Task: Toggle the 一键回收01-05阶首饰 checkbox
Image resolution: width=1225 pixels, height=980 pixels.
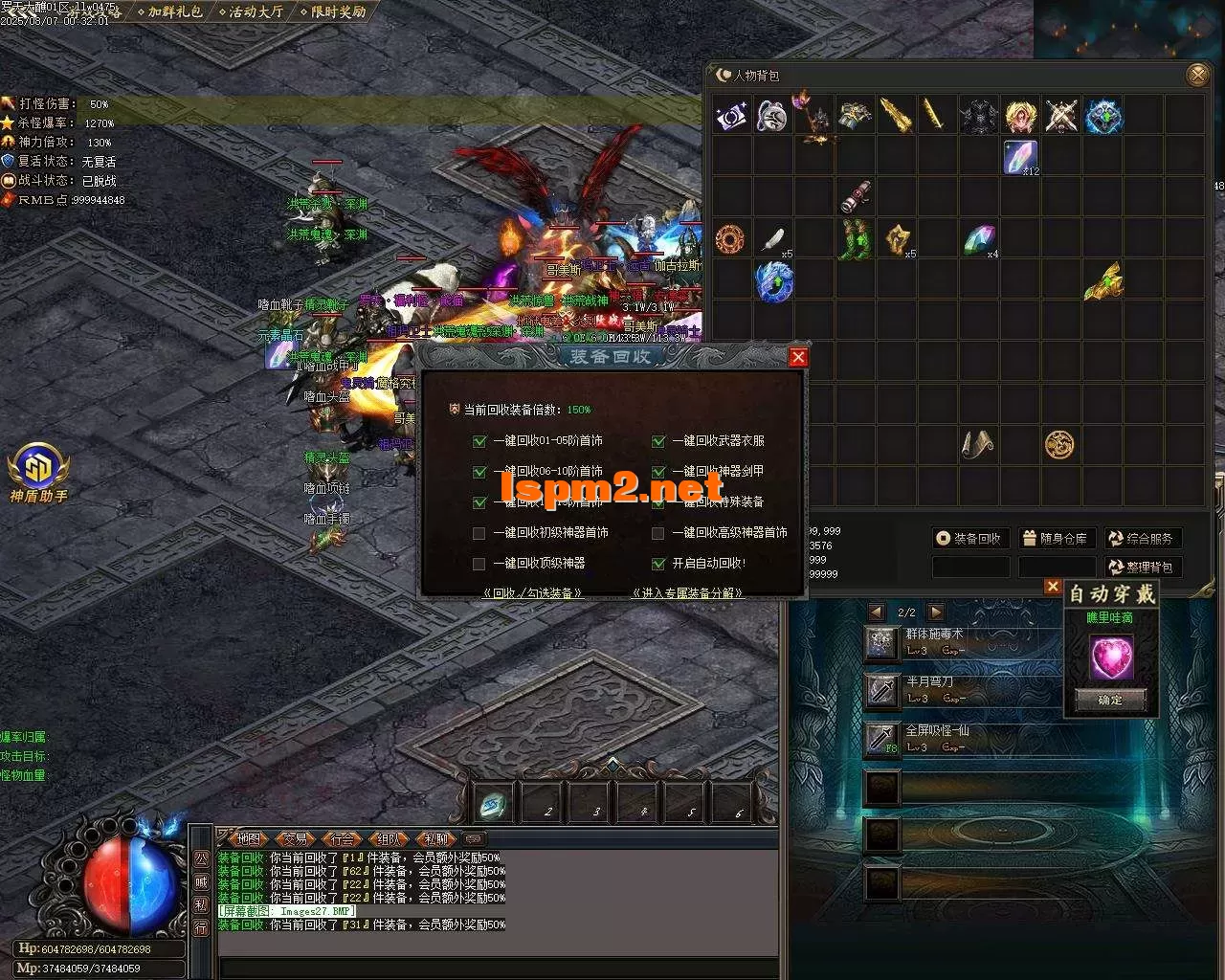Action: tap(479, 441)
